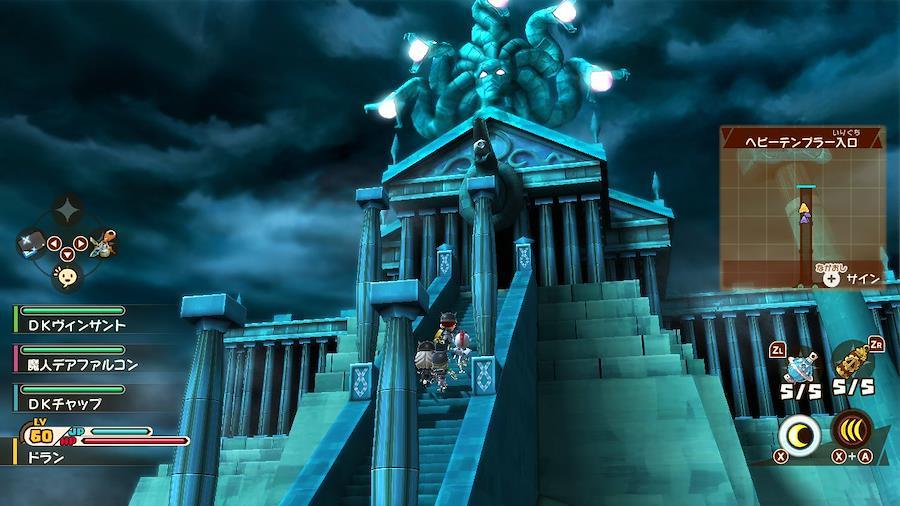The image size is (900, 506).
Task: Open the smiley speech-bubble chat shortcut
Action: point(67,276)
